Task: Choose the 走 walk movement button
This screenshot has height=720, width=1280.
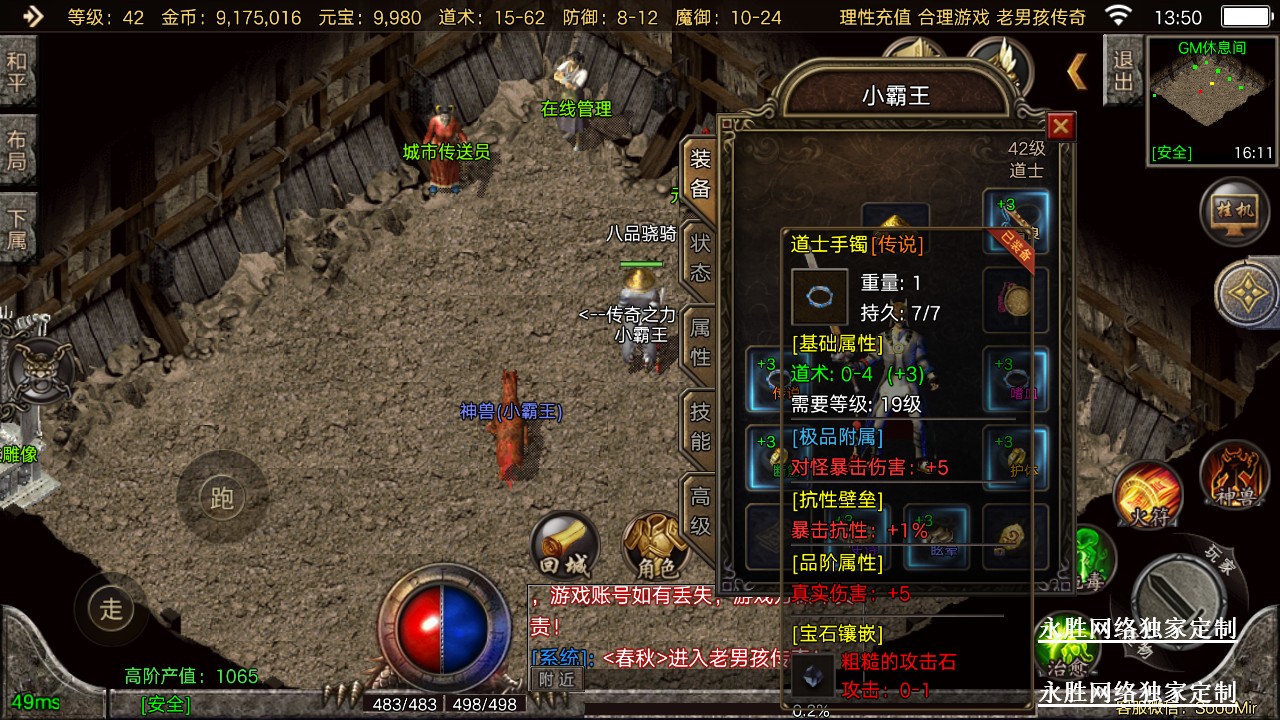Action: click(x=110, y=607)
